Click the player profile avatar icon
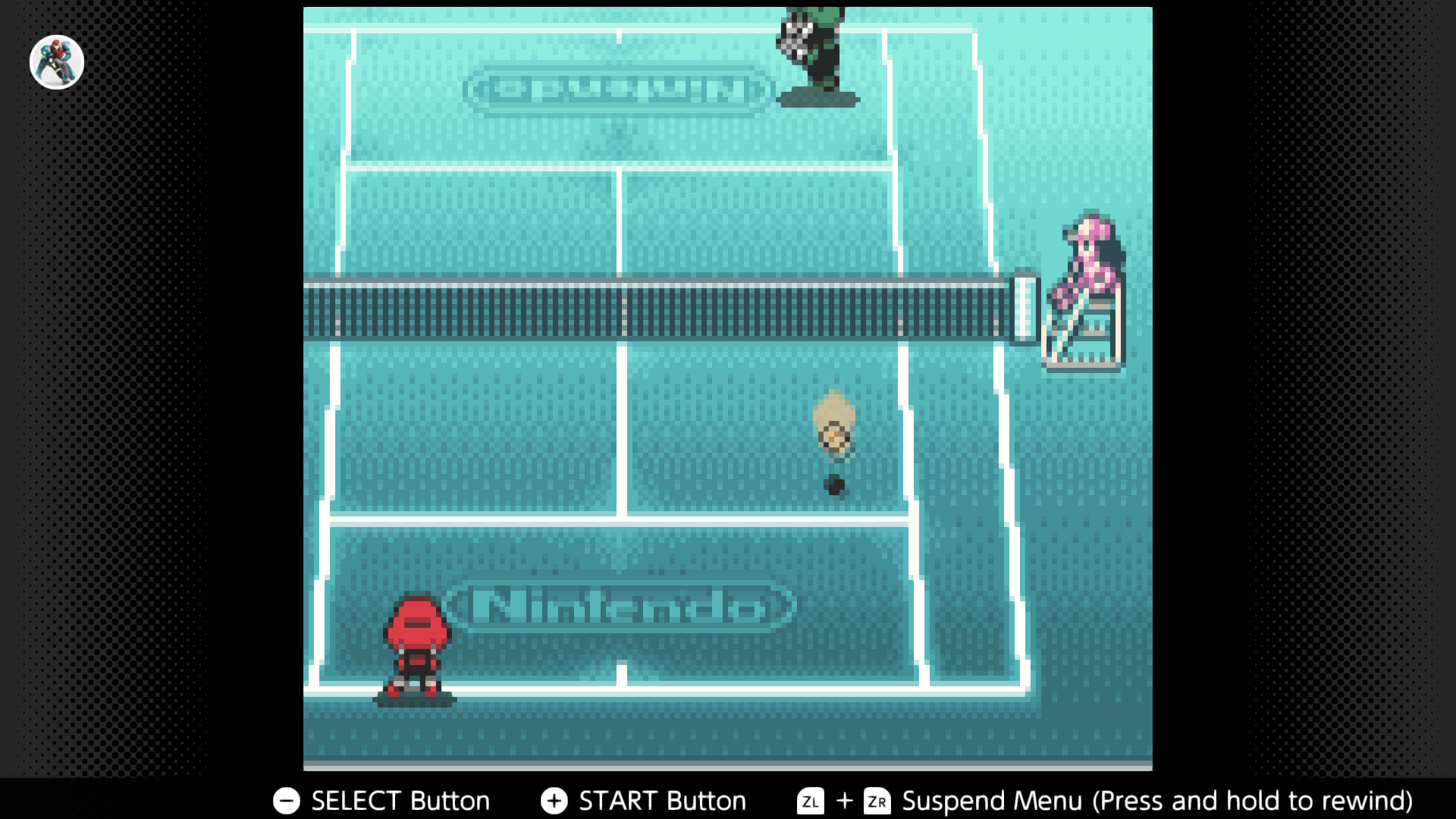 [x=57, y=62]
